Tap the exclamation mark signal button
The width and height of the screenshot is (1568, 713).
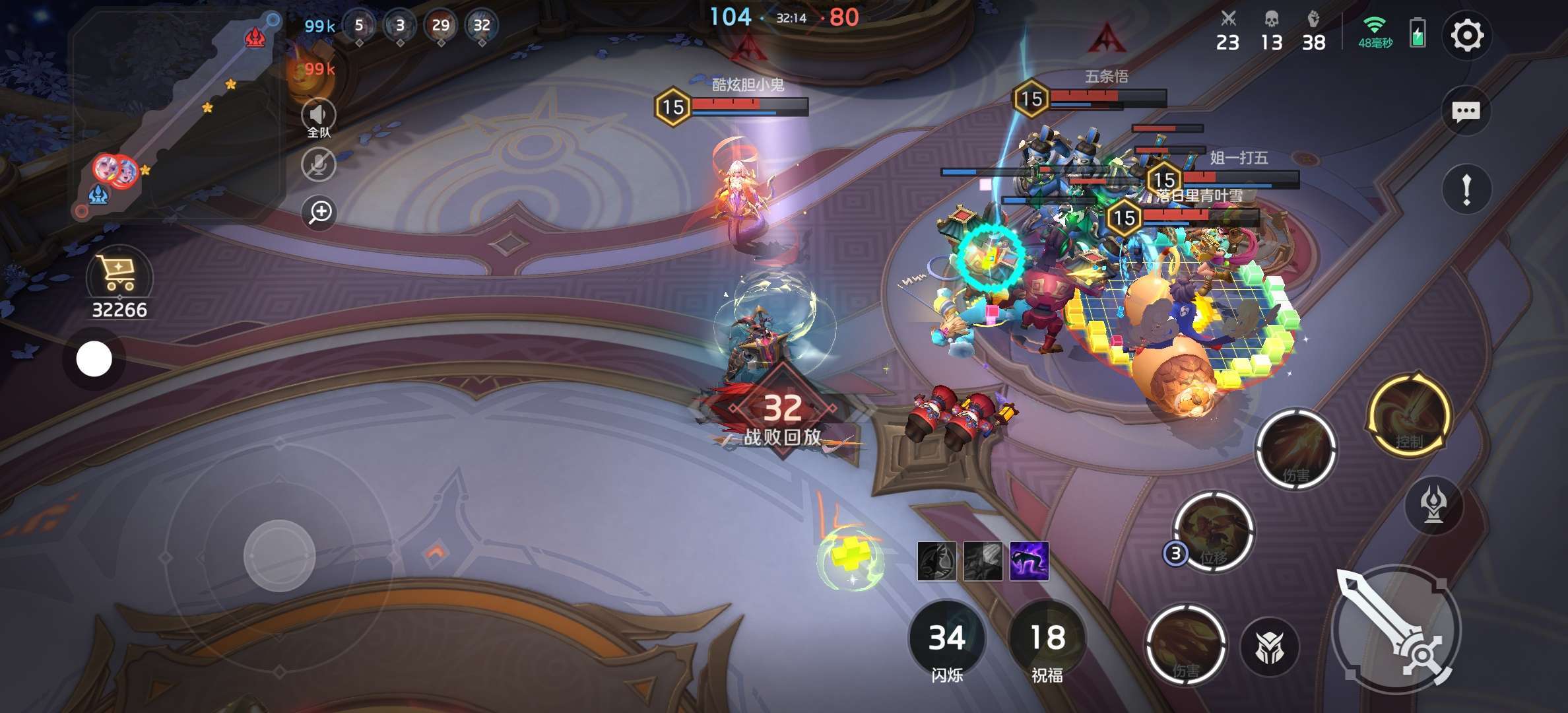tap(1466, 190)
